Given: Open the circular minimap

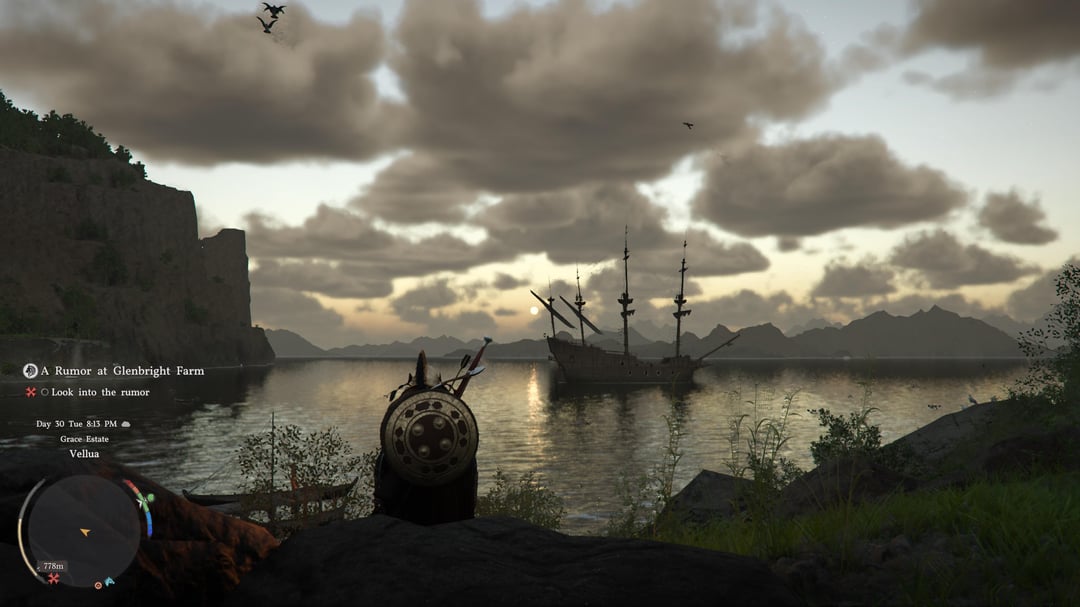Looking at the screenshot, I should click(83, 530).
